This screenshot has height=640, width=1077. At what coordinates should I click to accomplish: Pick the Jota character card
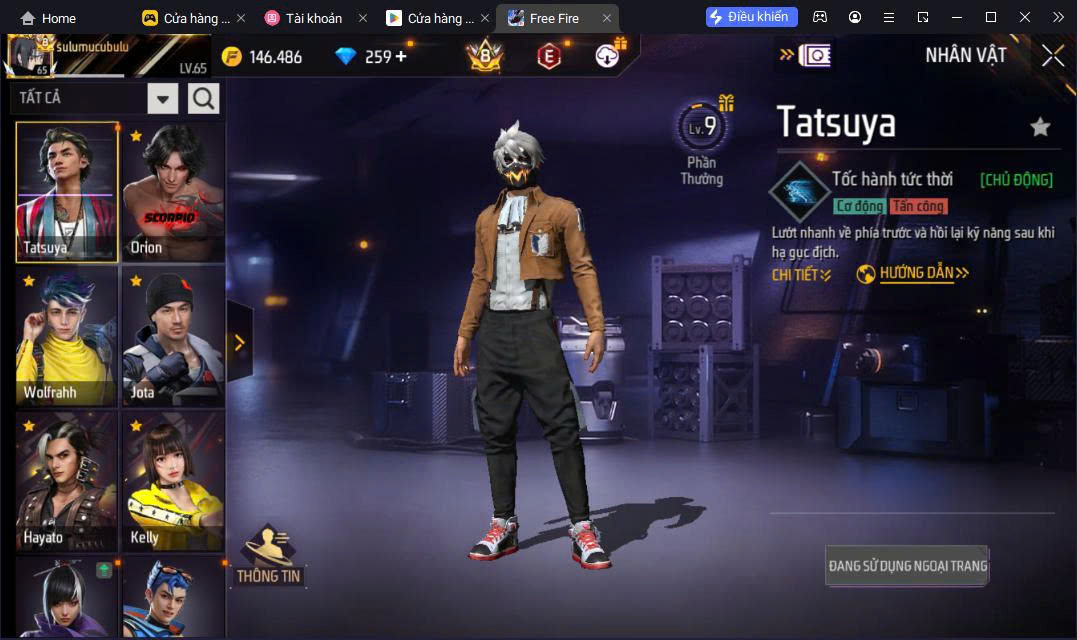(x=173, y=337)
